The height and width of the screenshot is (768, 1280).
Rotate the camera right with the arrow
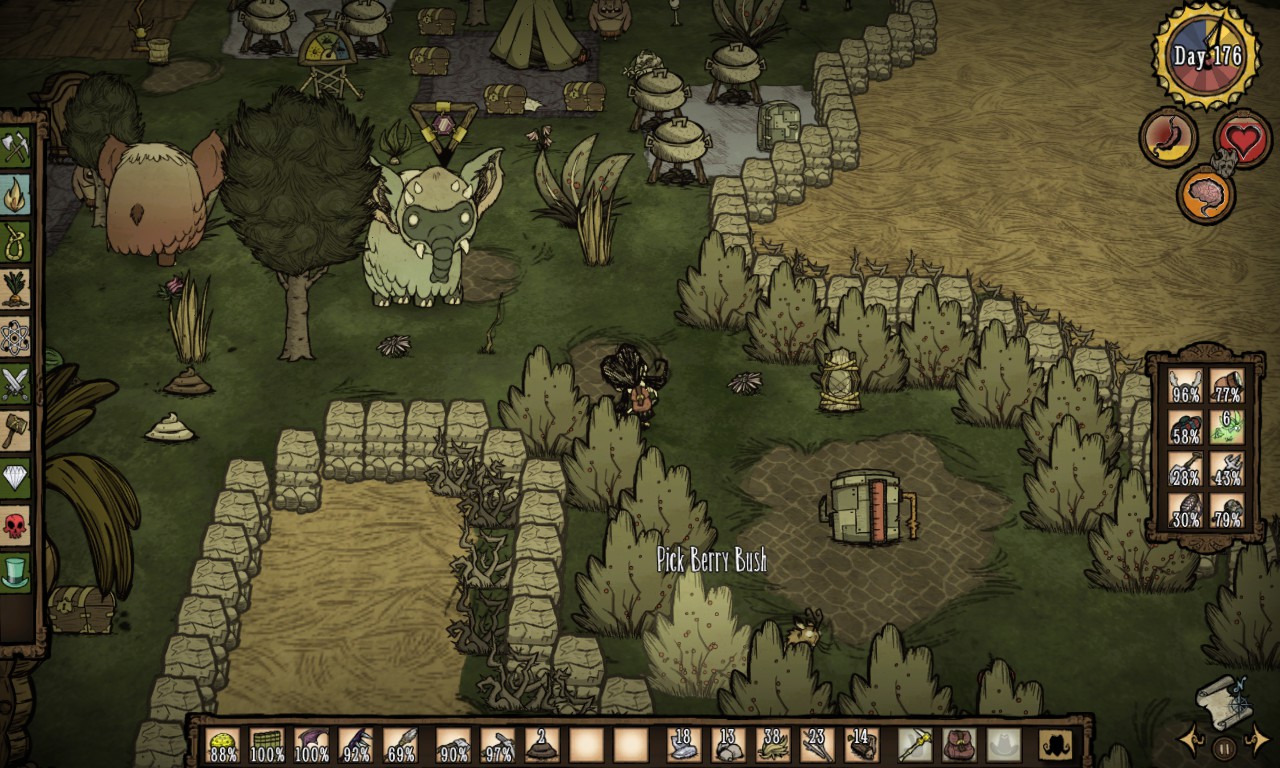click(x=1257, y=741)
